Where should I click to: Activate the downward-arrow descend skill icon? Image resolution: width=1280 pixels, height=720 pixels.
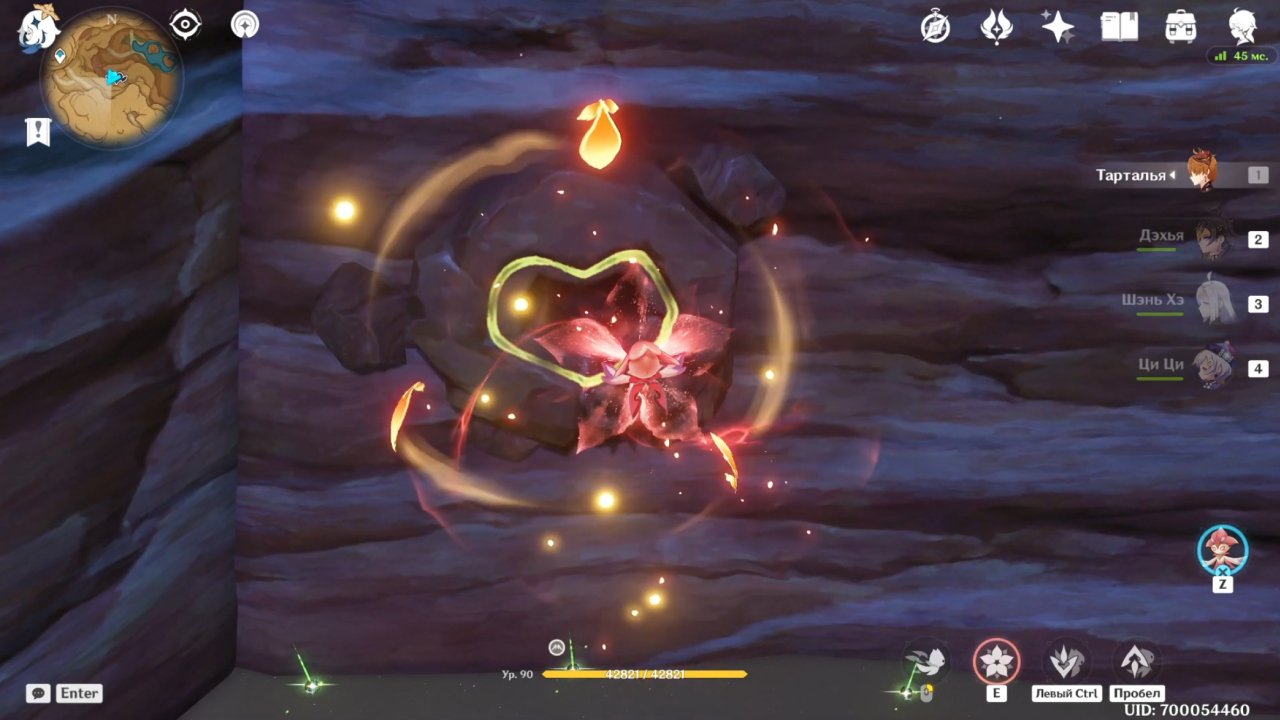click(1065, 660)
